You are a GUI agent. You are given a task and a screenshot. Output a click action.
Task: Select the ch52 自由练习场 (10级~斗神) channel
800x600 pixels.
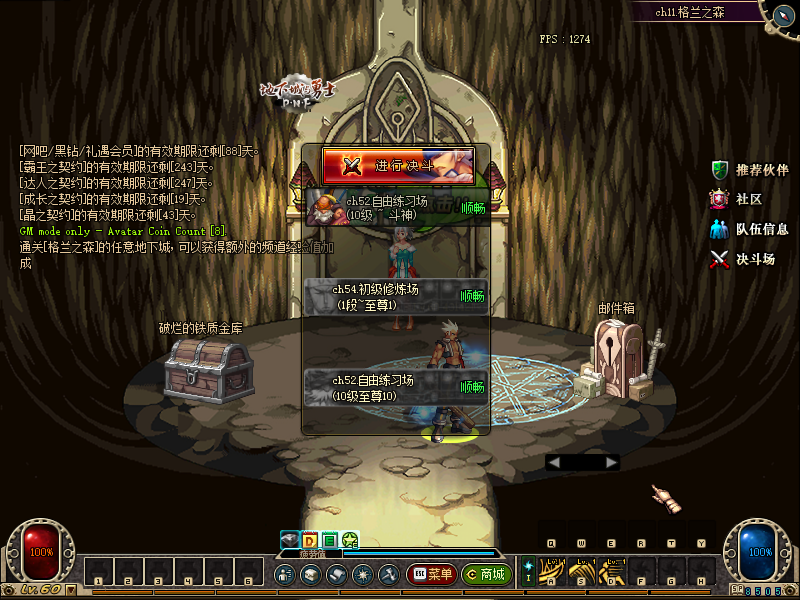tap(397, 207)
